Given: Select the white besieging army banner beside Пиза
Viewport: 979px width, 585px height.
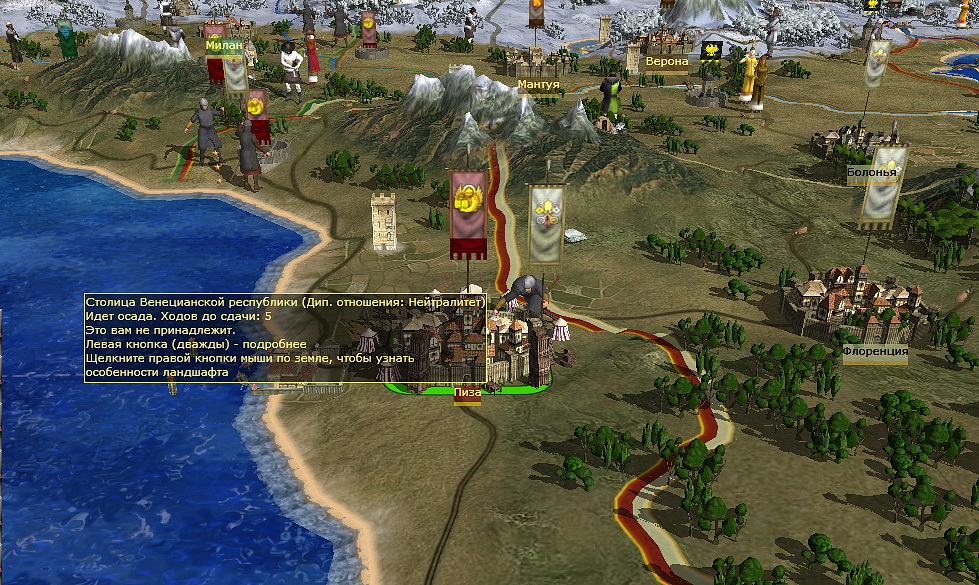Looking at the screenshot, I should 546,224.
